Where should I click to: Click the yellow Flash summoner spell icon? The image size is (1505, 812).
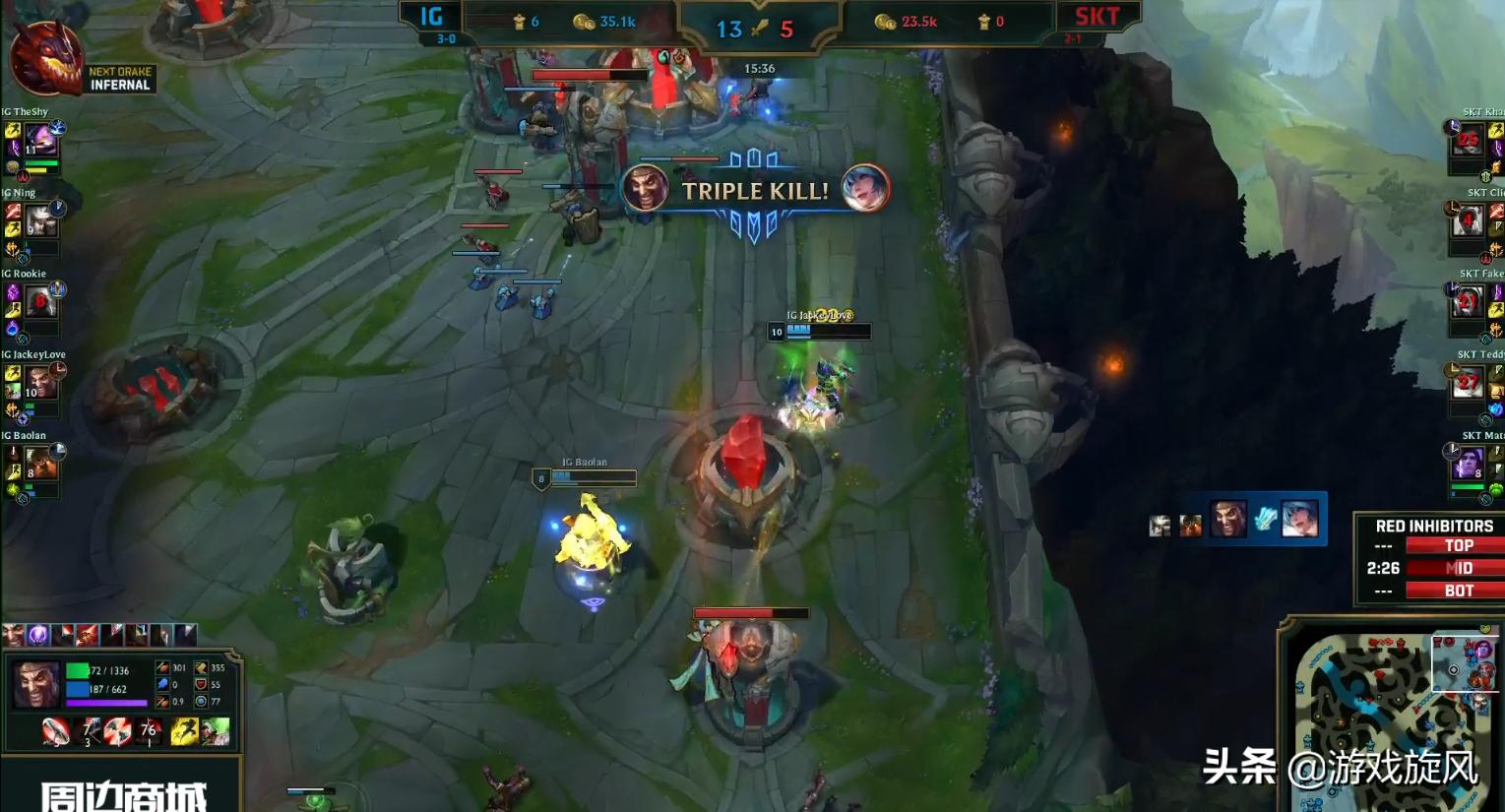(x=182, y=731)
